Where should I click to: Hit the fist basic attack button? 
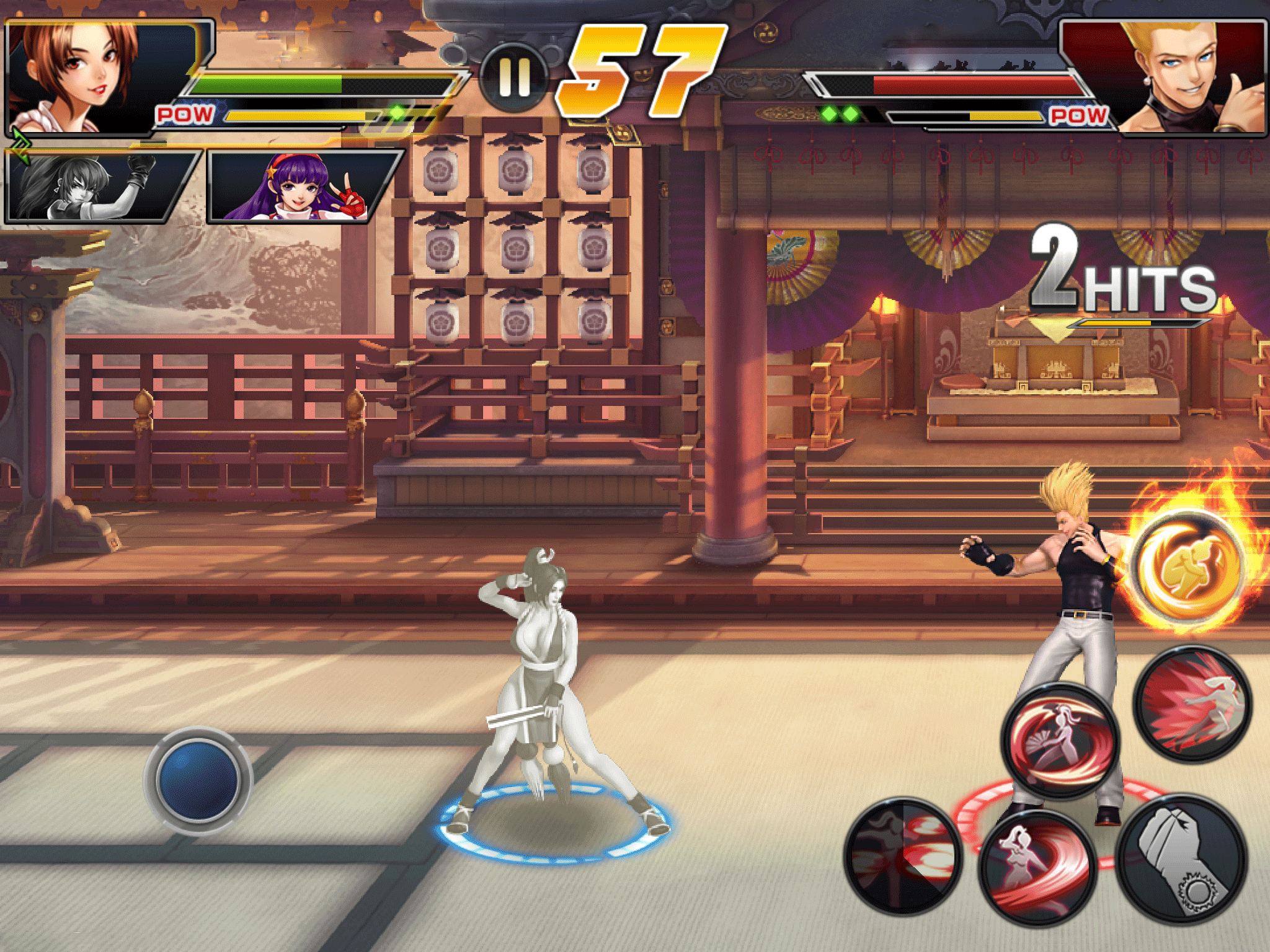pos(1181,858)
